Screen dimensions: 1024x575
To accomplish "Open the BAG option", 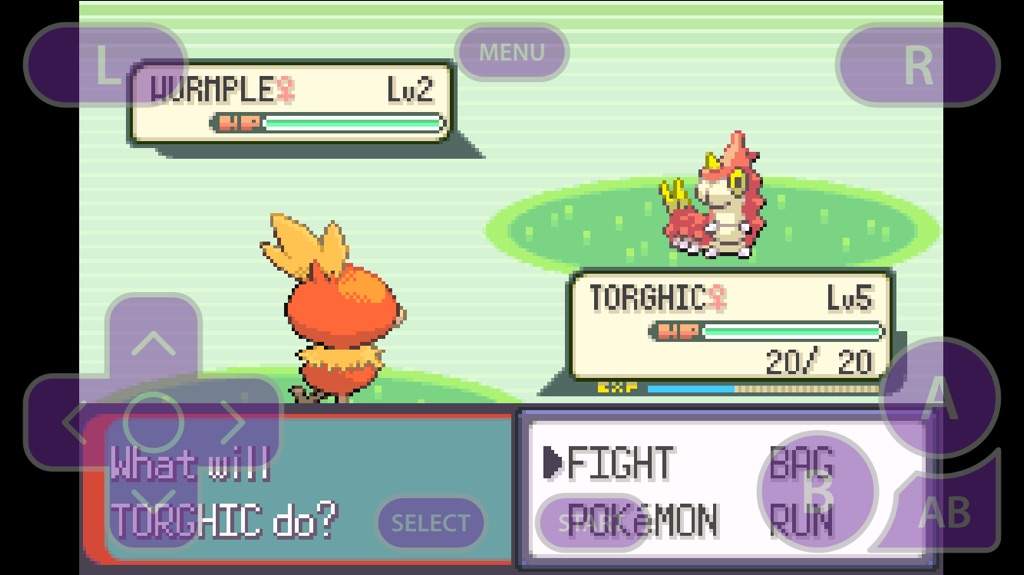I will pyautogui.click(x=800, y=463).
